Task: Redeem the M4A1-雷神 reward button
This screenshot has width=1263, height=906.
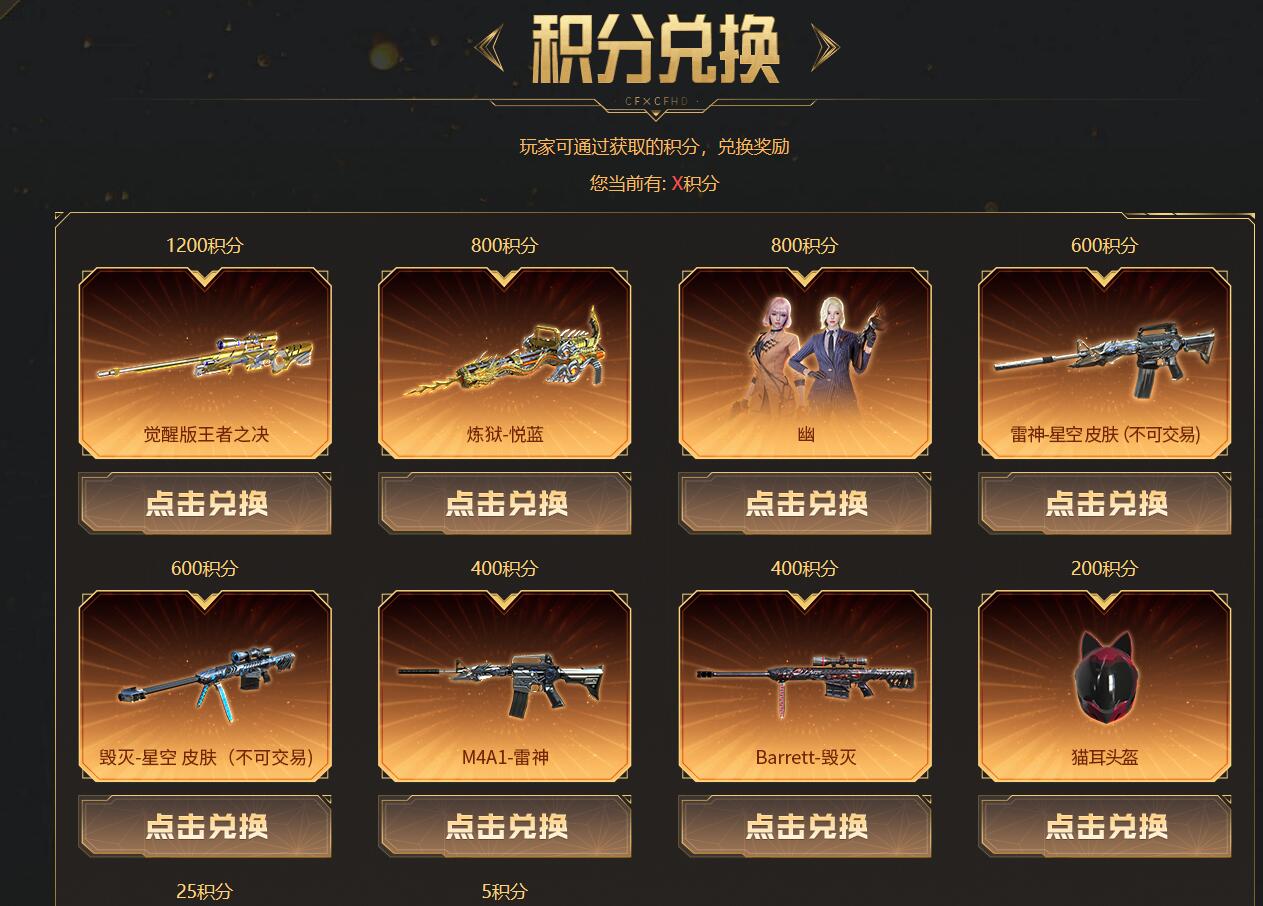Action: click(505, 826)
